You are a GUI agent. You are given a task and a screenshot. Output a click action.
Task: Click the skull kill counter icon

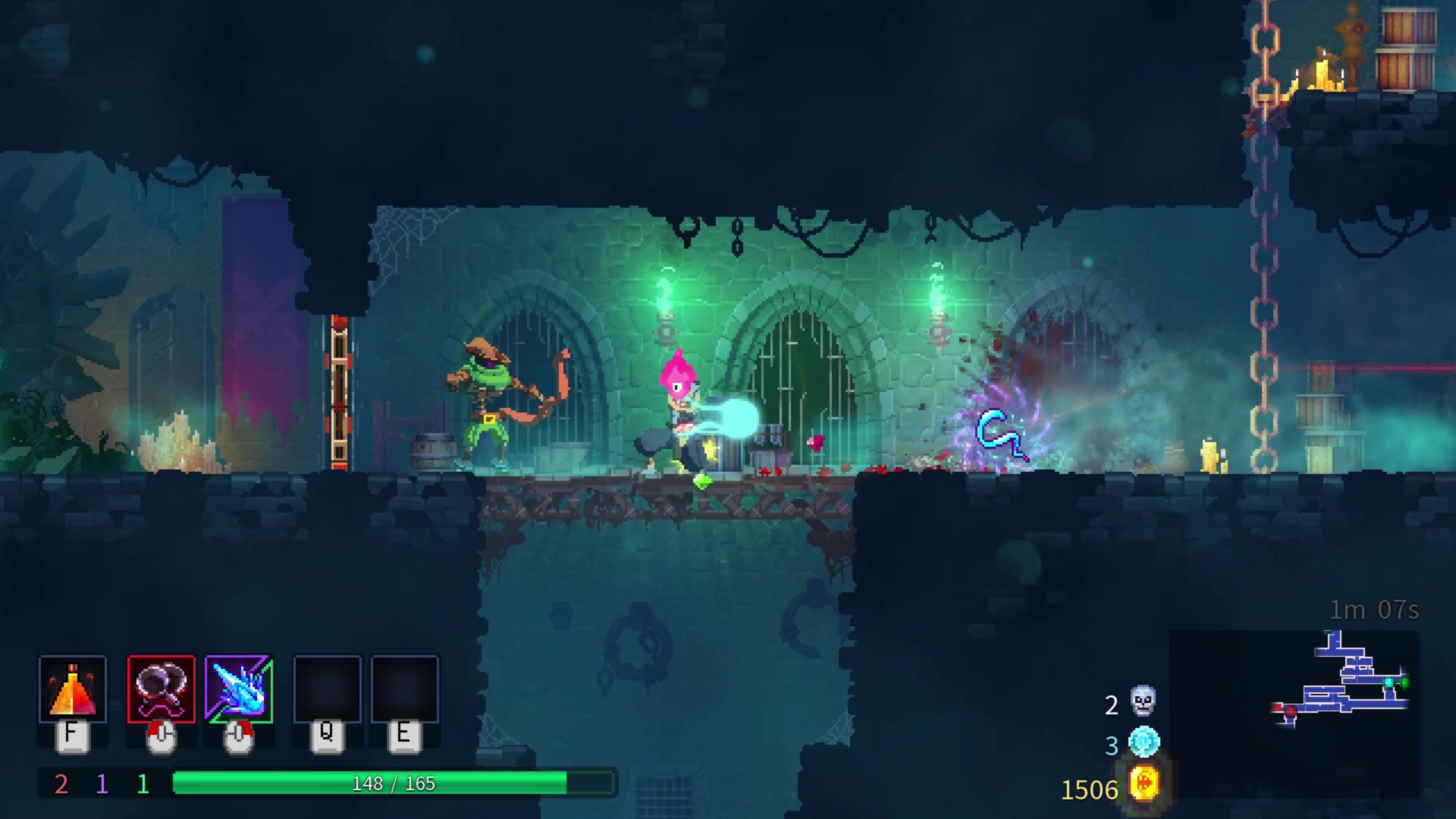point(1143,701)
